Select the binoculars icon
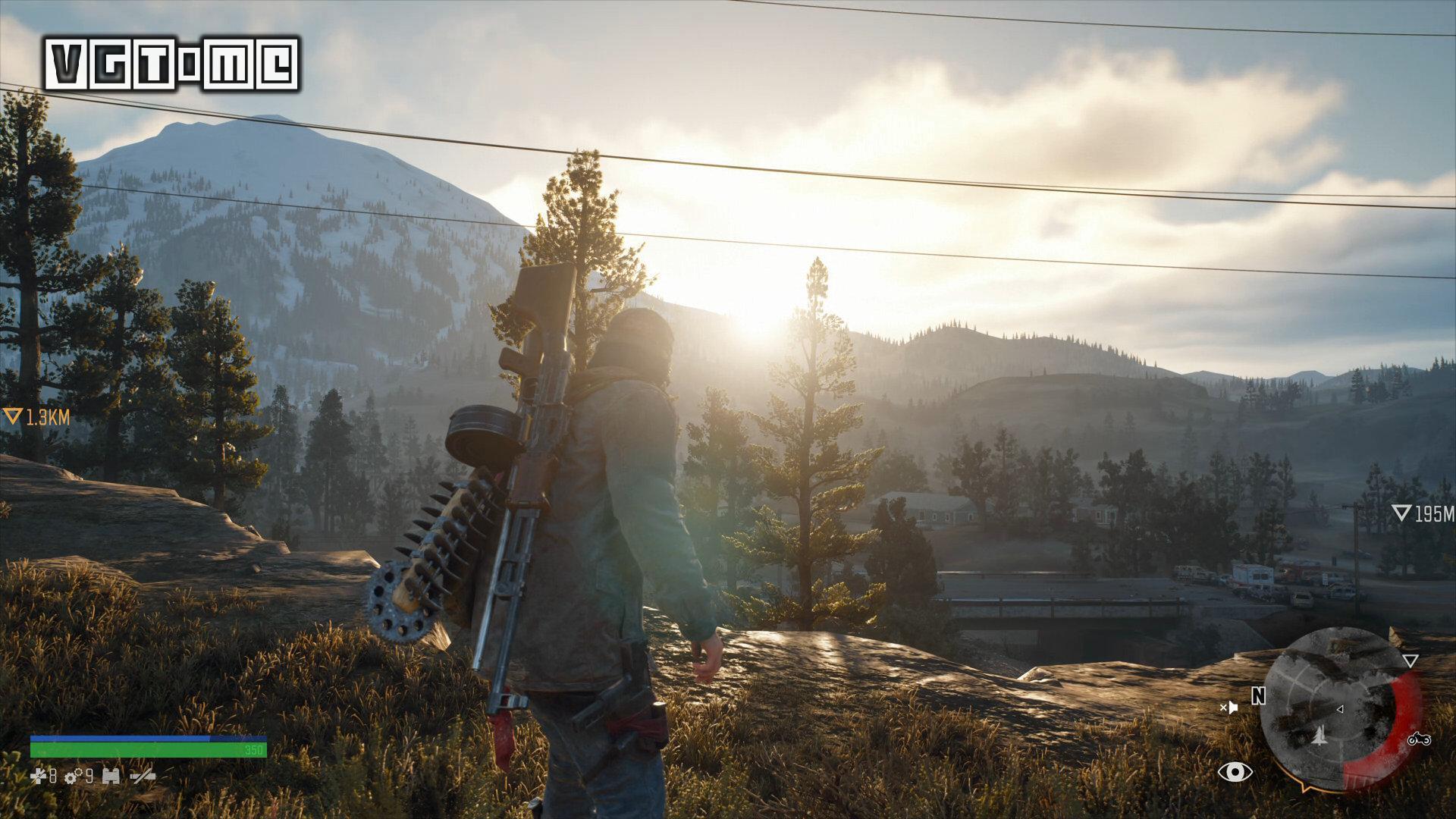 (111, 776)
